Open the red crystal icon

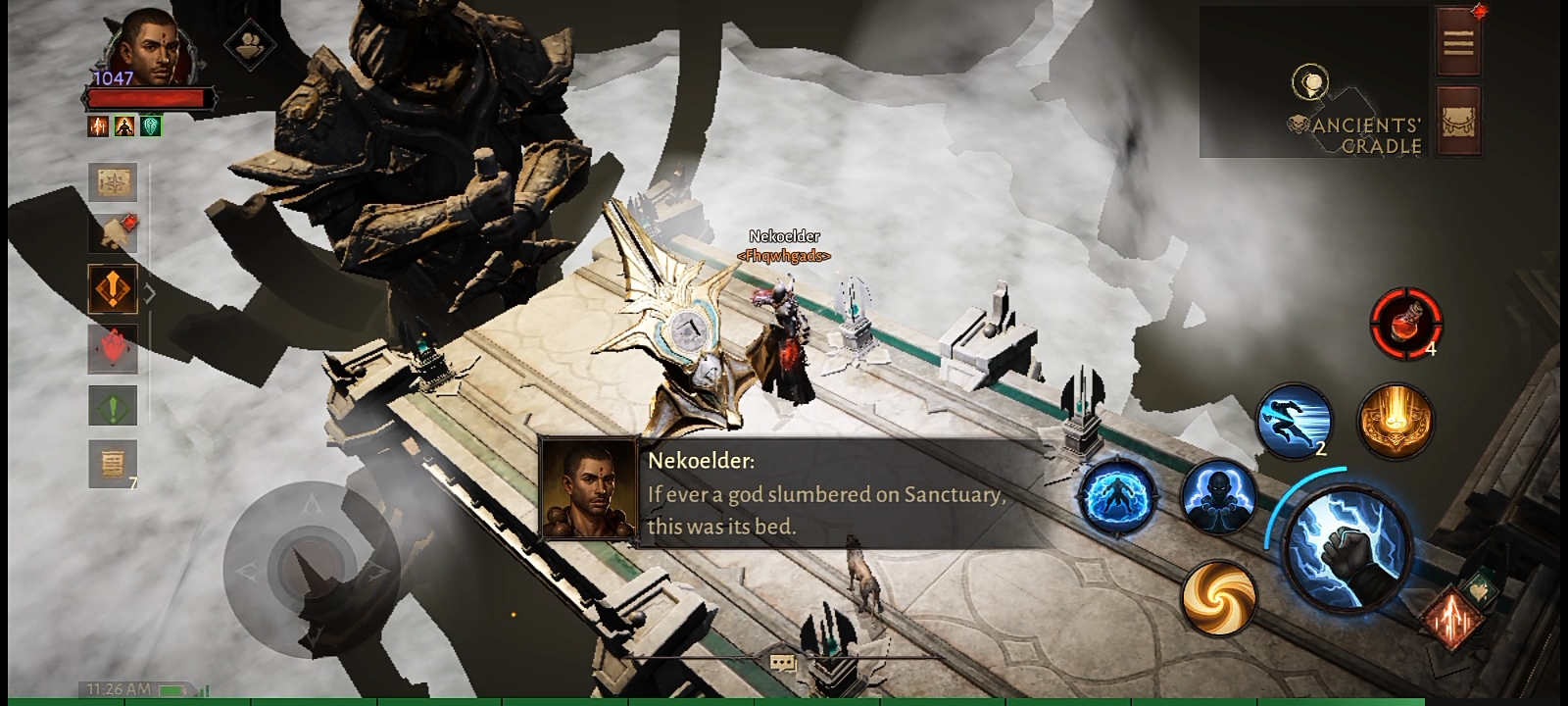coord(113,348)
